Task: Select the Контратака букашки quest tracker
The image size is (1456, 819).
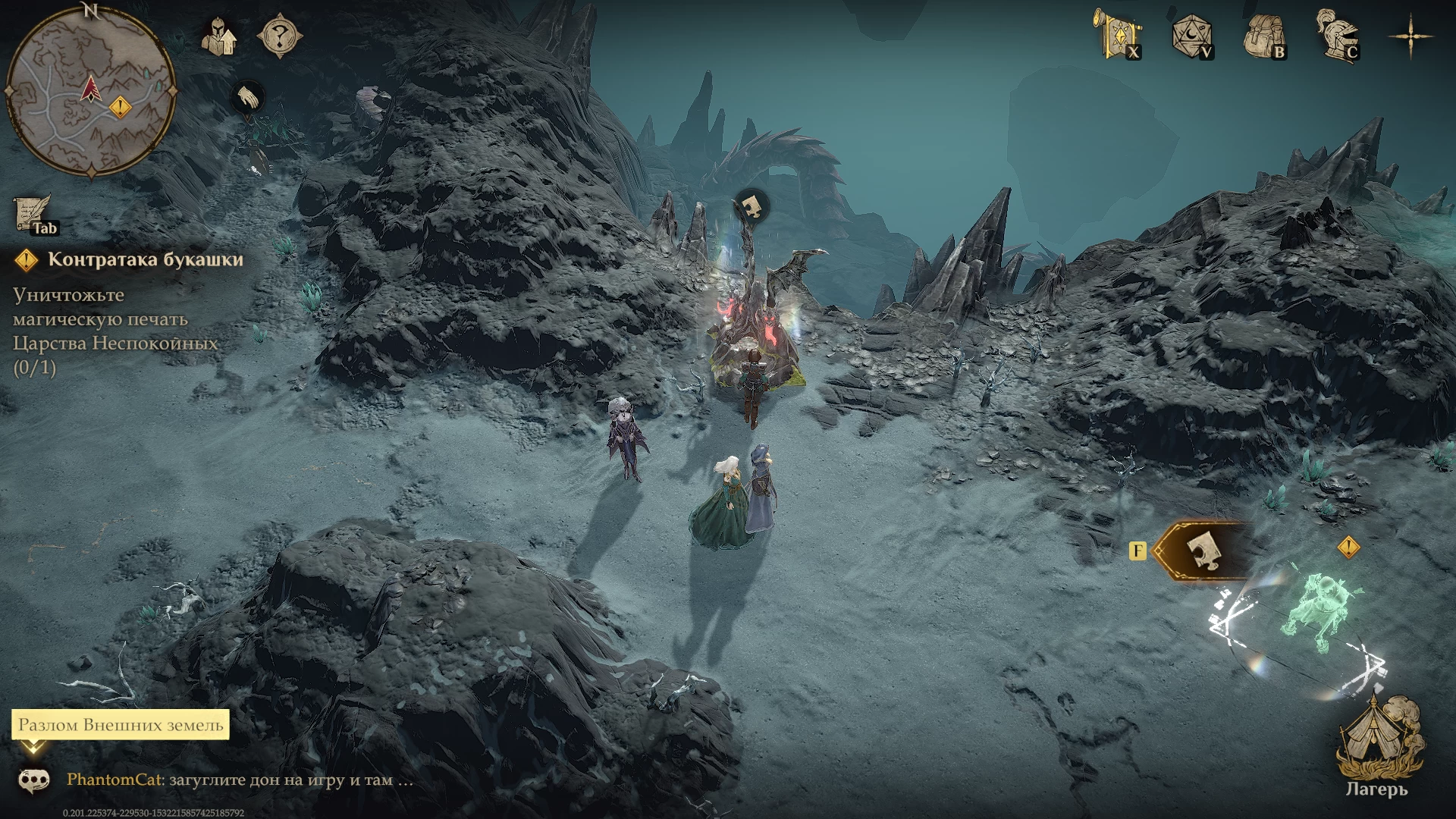Action: 145,259
